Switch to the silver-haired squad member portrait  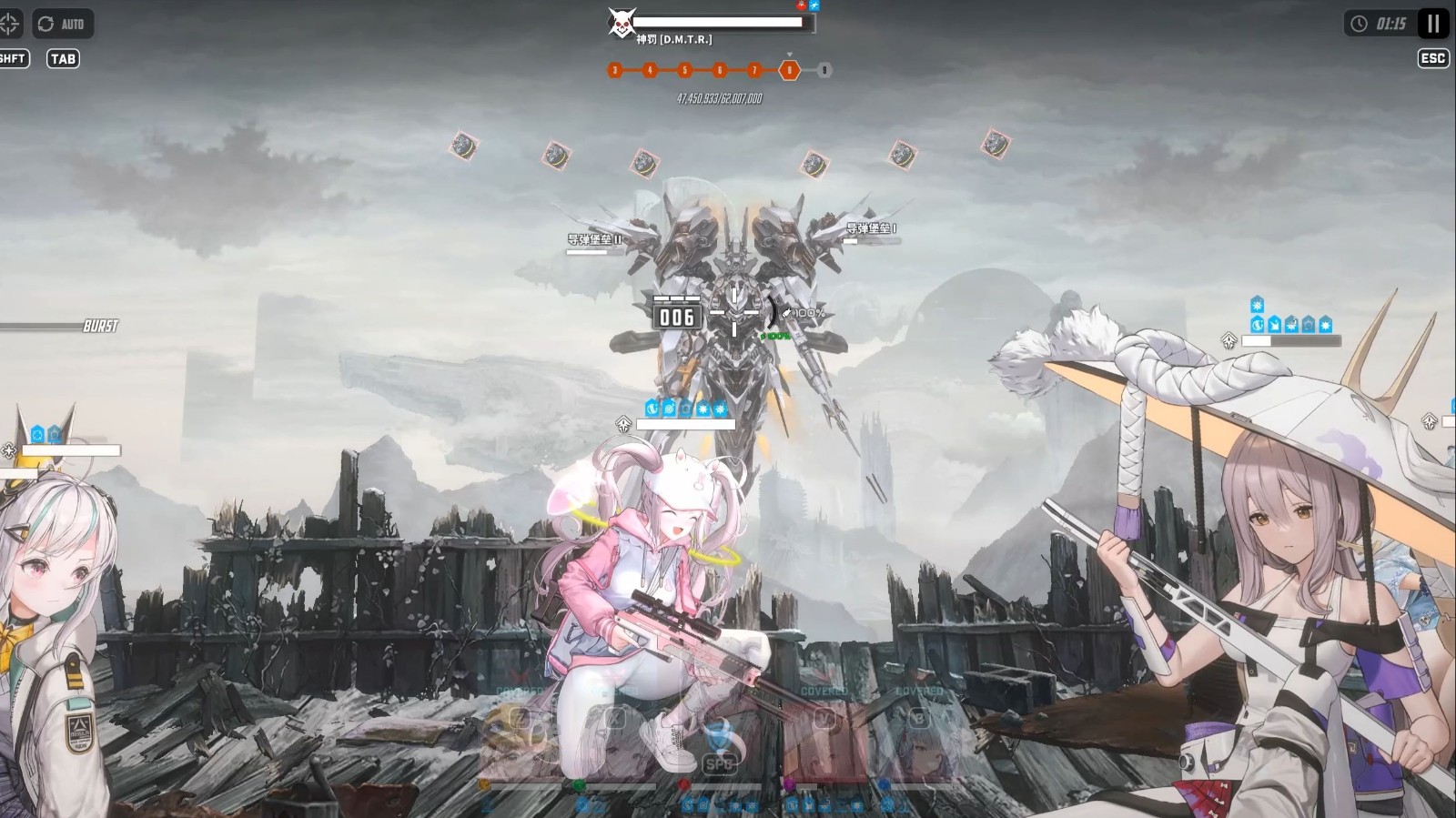(x=919, y=739)
